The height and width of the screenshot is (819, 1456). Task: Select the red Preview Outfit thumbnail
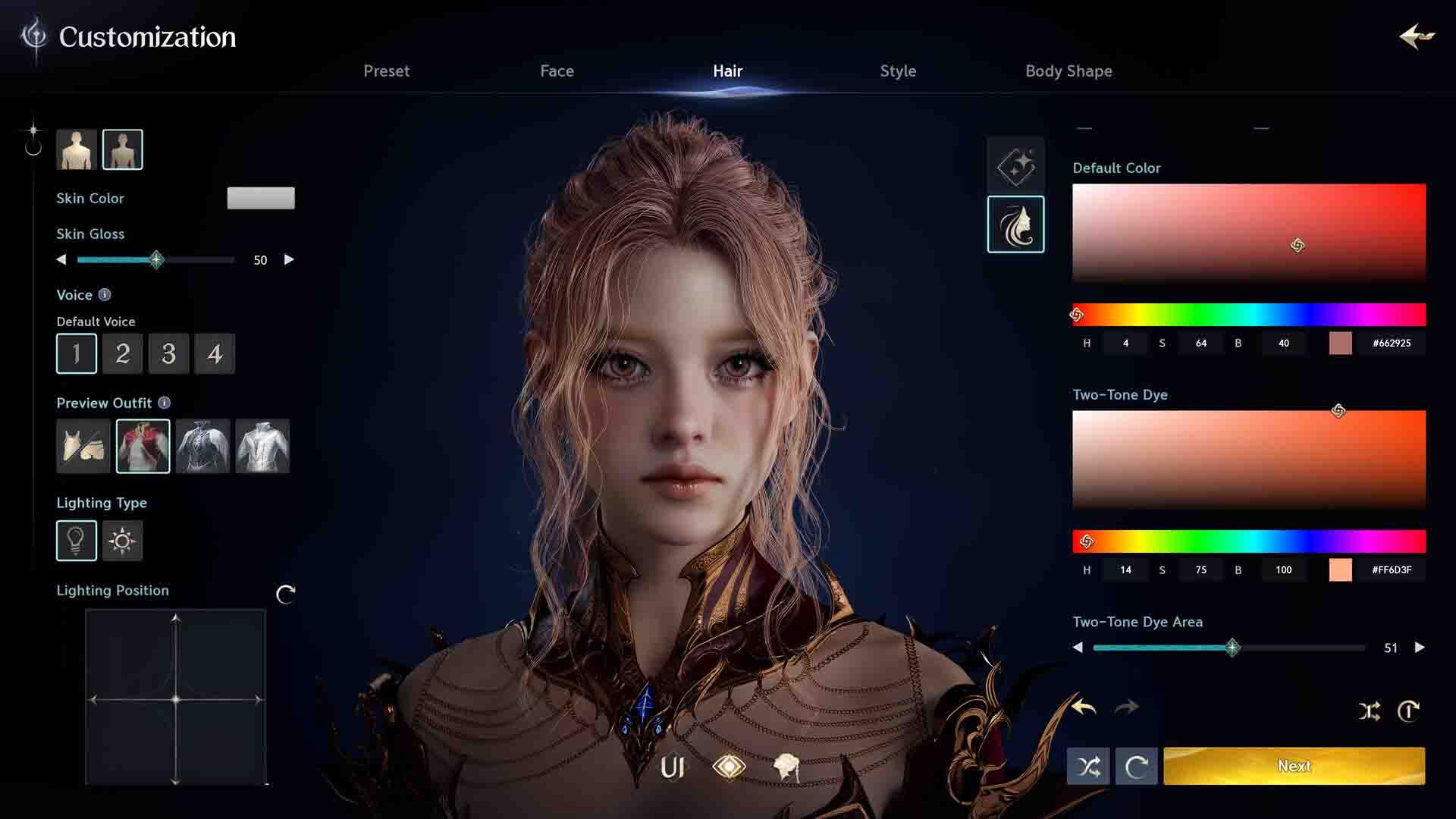143,447
